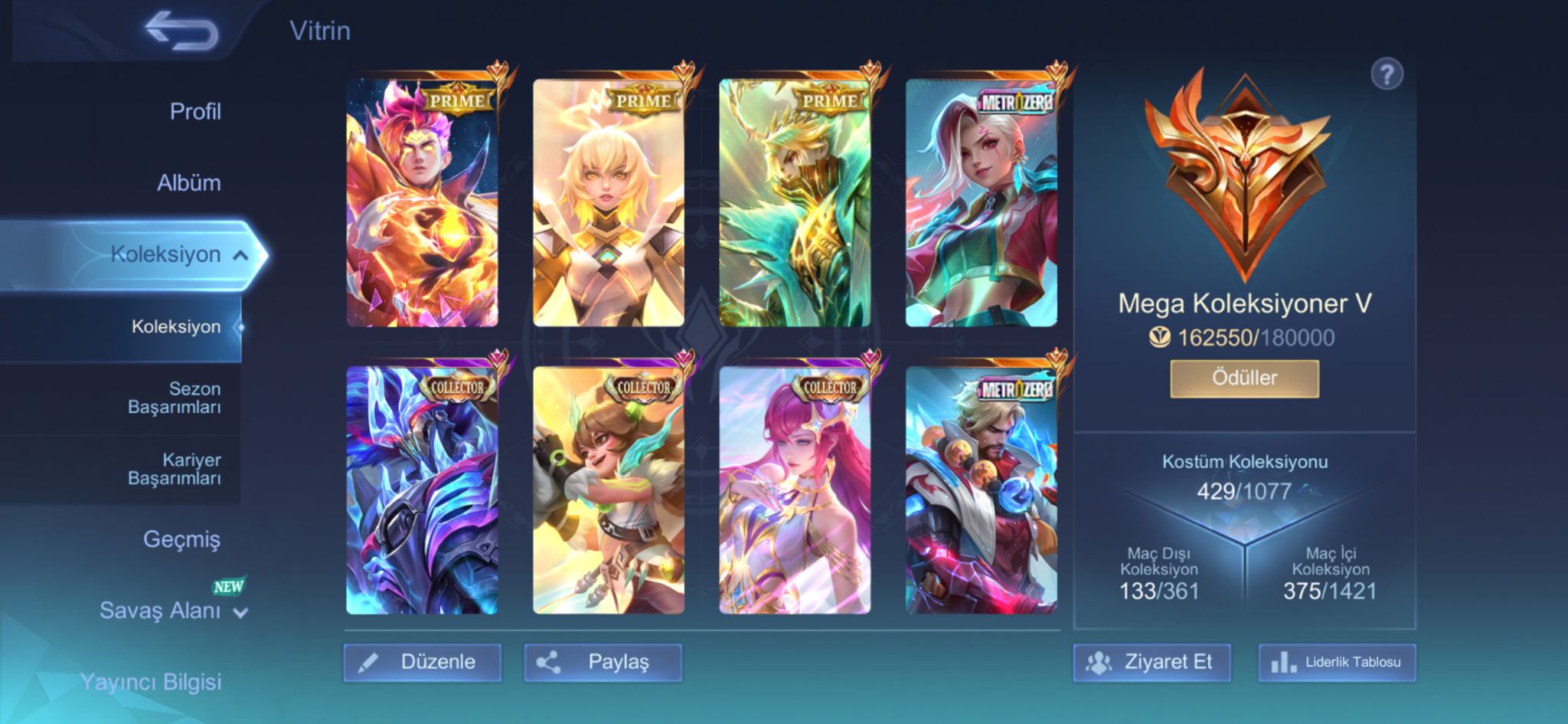This screenshot has height=724, width=1568.
Task: Choose the blonde golden-armored Prime skin card
Action: (609, 203)
